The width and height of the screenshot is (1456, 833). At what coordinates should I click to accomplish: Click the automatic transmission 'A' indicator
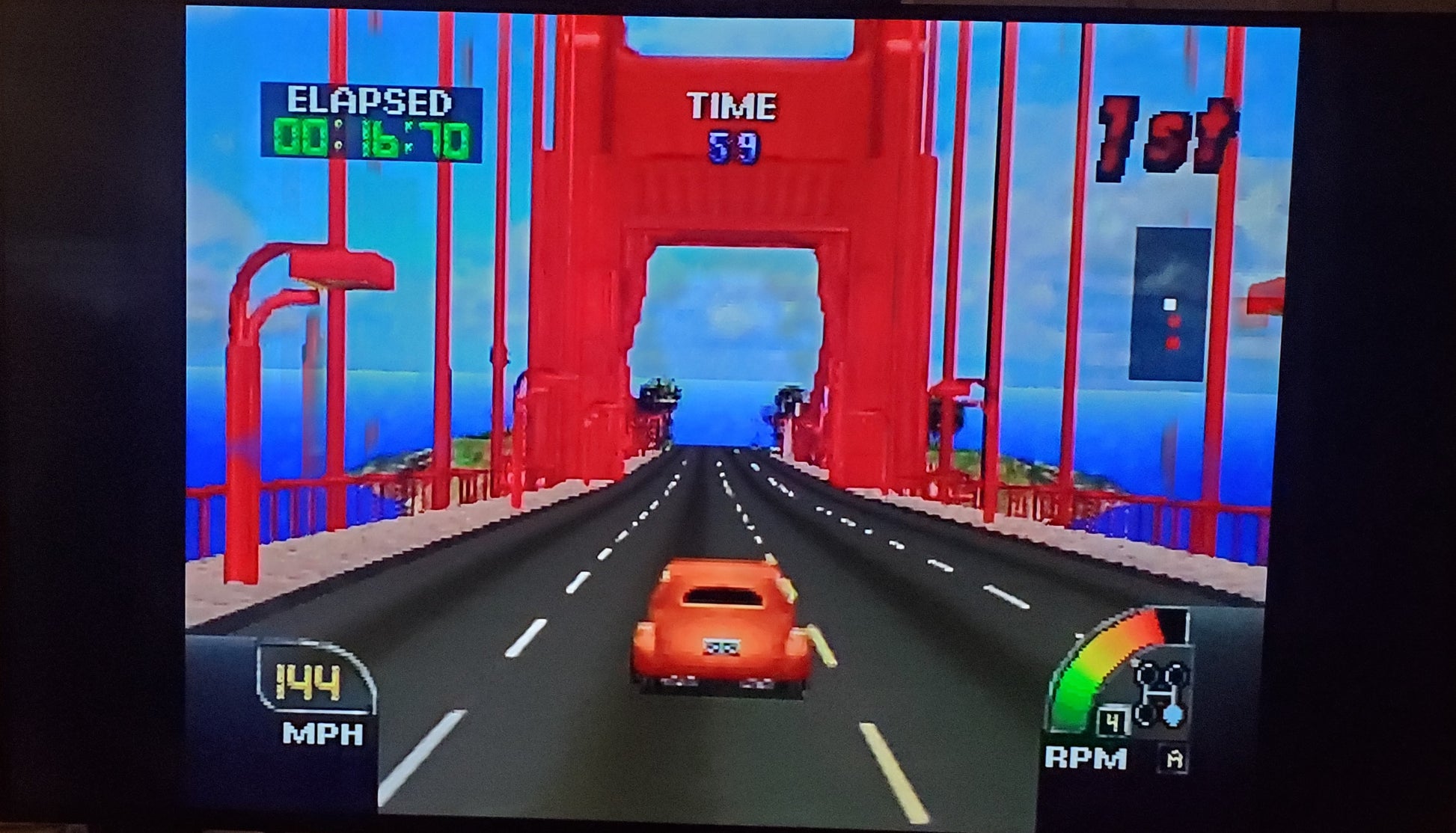tap(1175, 760)
